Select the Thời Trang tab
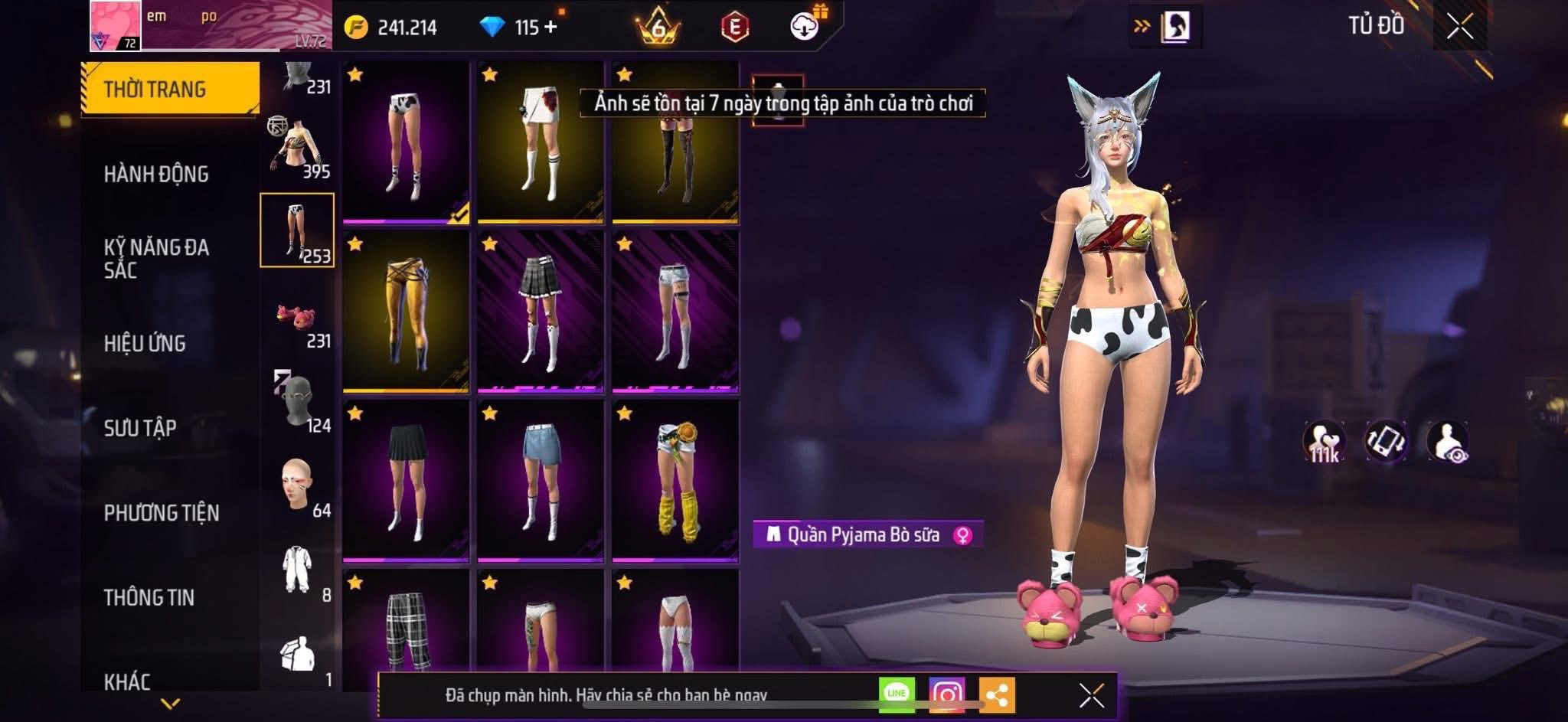The image size is (1568, 722). click(x=169, y=89)
